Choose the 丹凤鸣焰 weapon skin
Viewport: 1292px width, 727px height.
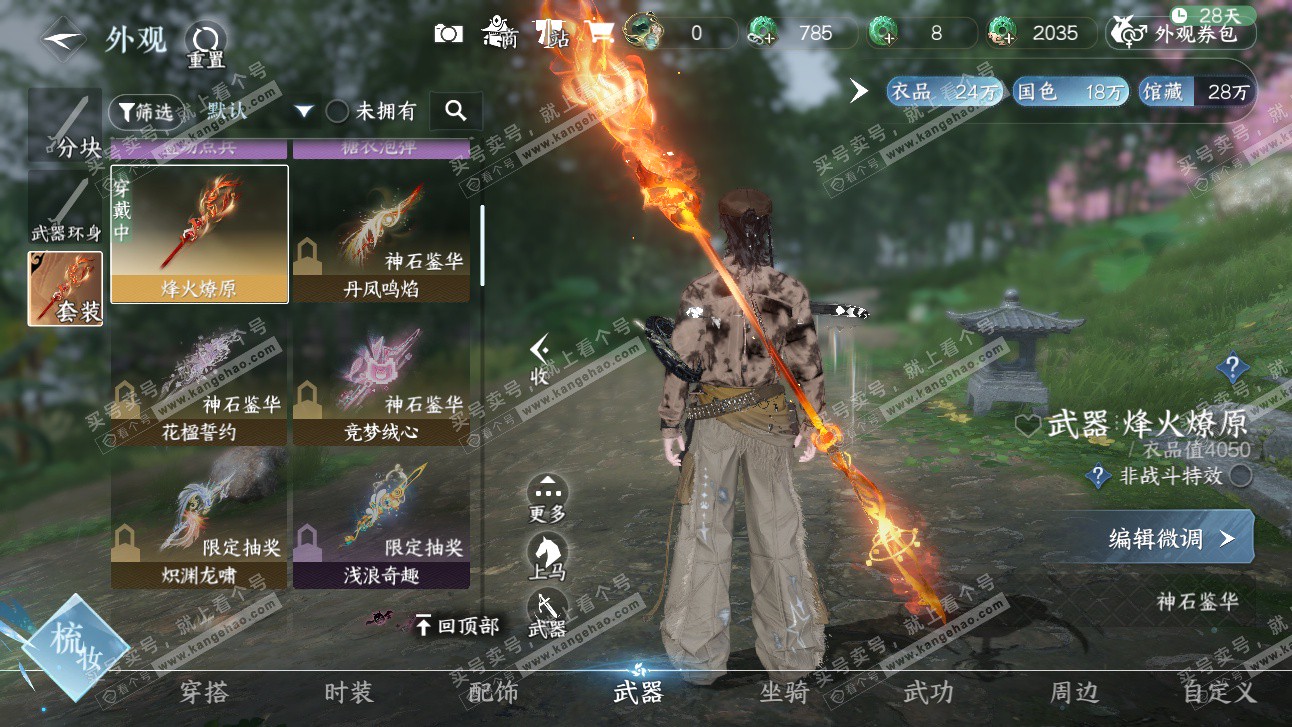tap(381, 234)
